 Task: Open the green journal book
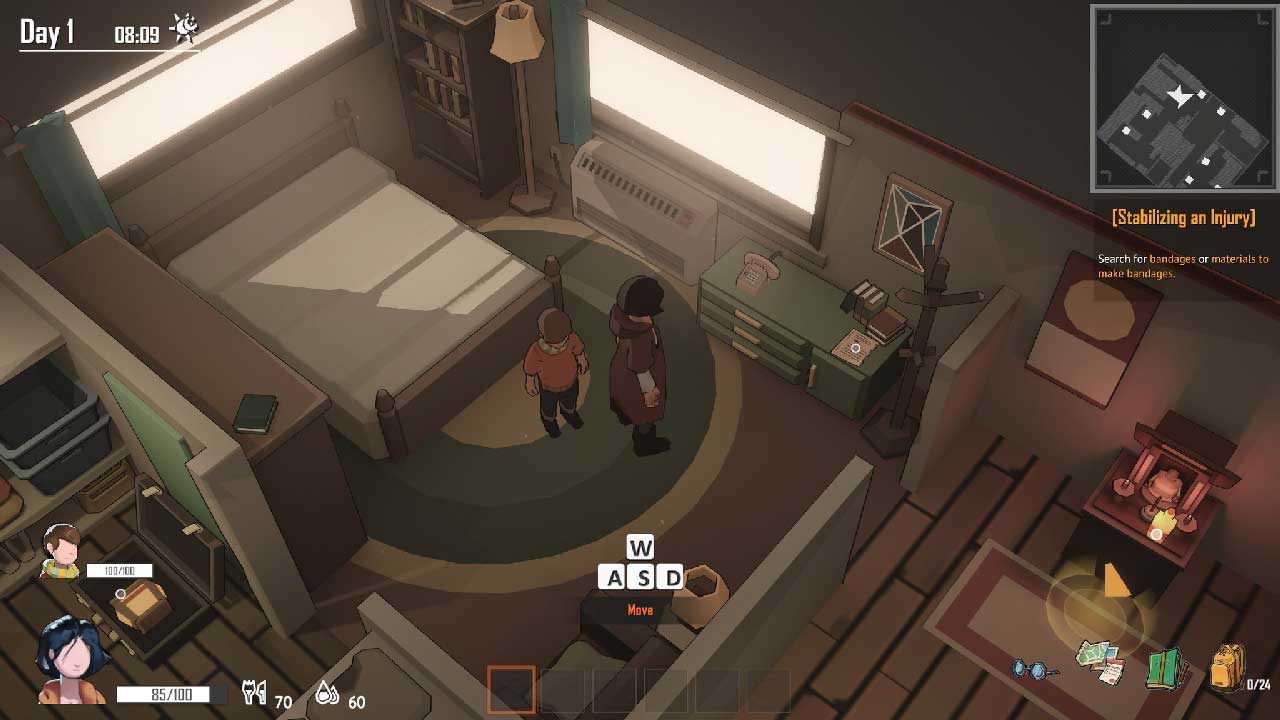(1165, 668)
